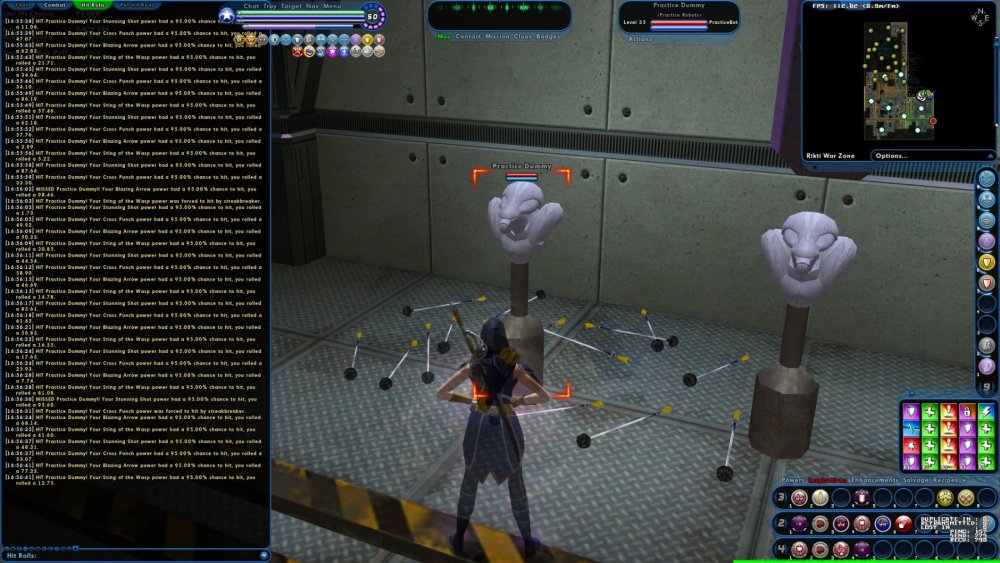View Clues from the nav bar
Screen dimensions: 1000x563
point(525,36)
